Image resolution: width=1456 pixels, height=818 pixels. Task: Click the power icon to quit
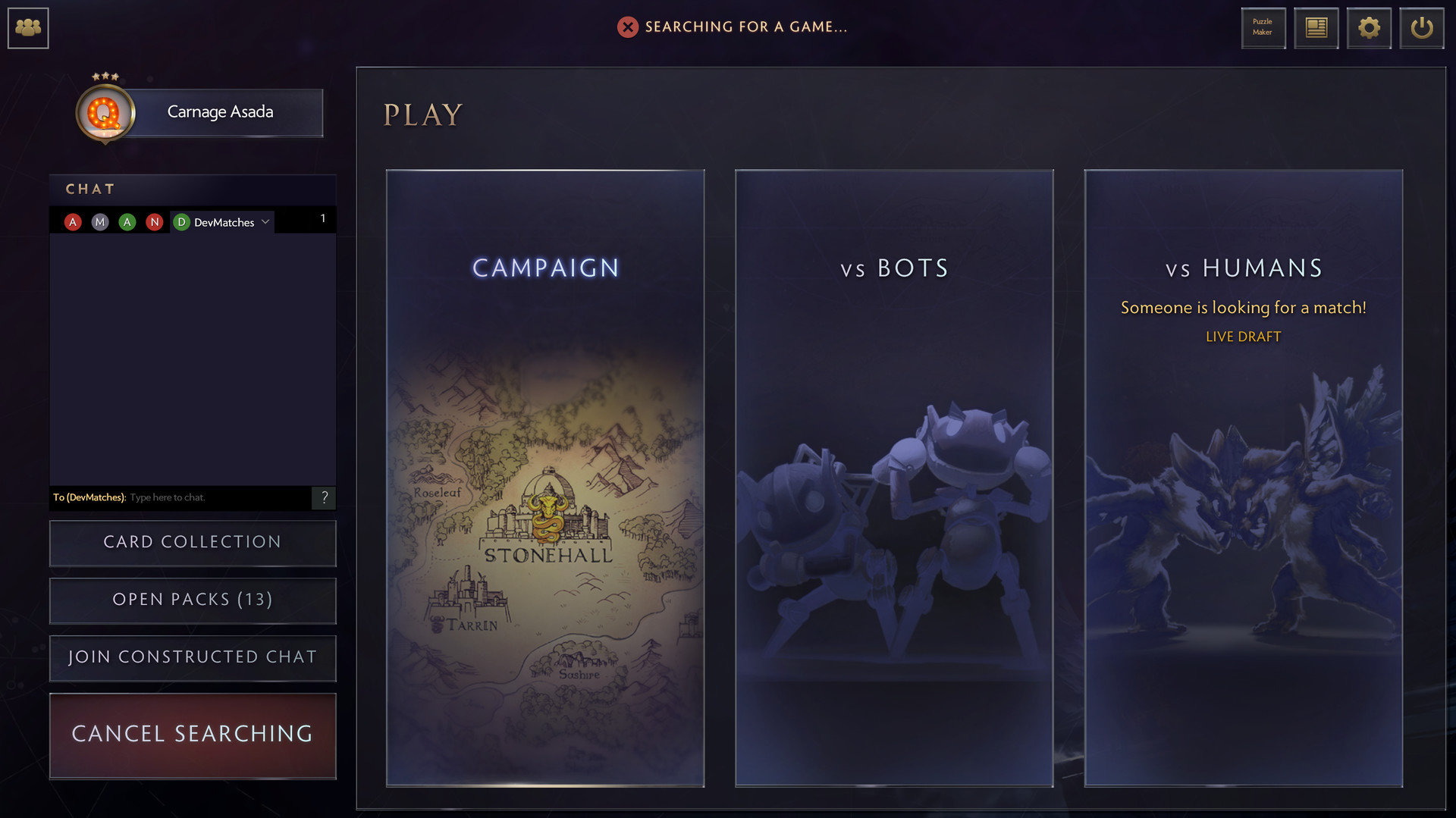pyautogui.click(x=1422, y=27)
